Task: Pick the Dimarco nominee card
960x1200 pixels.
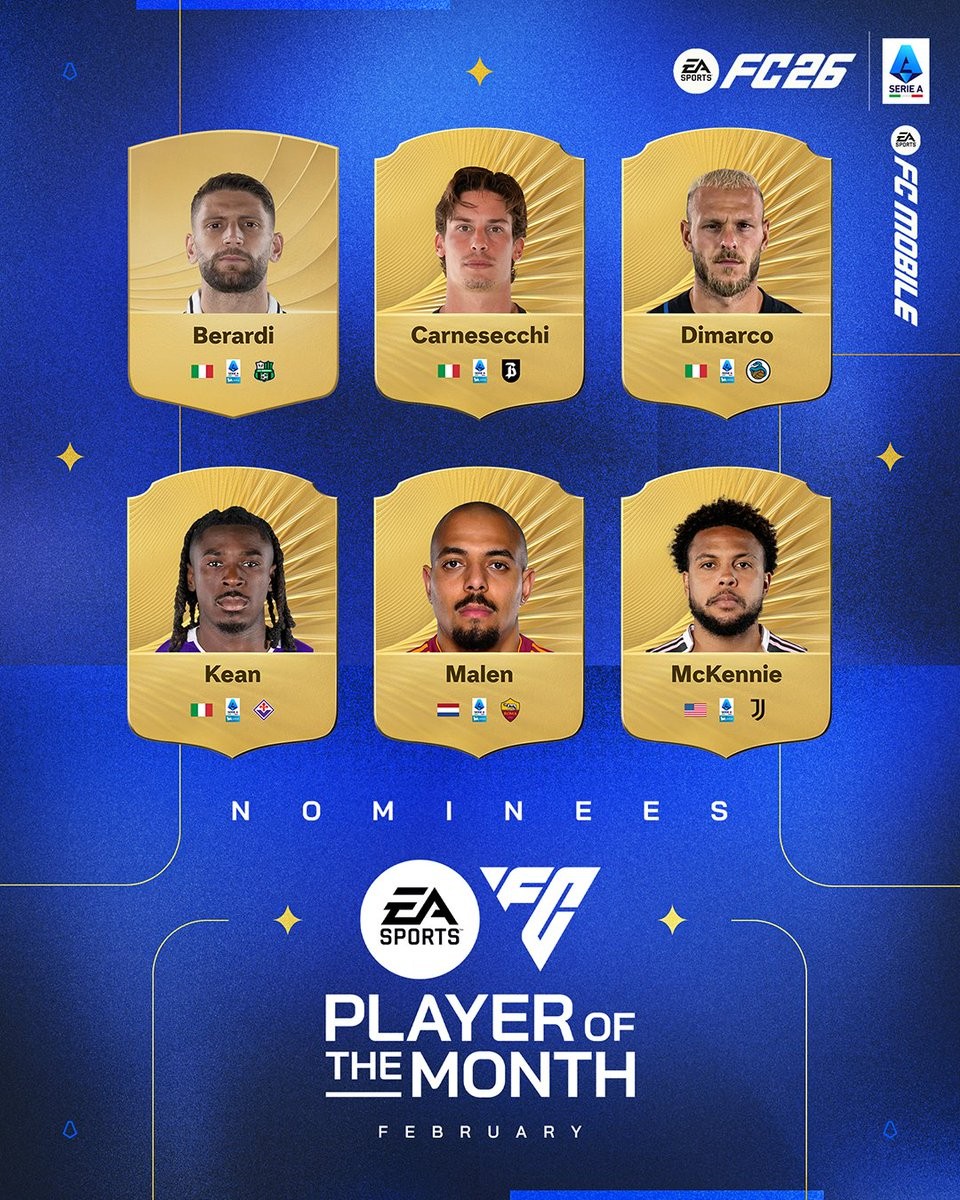Action: pyautogui.click(x=726, y=270)
